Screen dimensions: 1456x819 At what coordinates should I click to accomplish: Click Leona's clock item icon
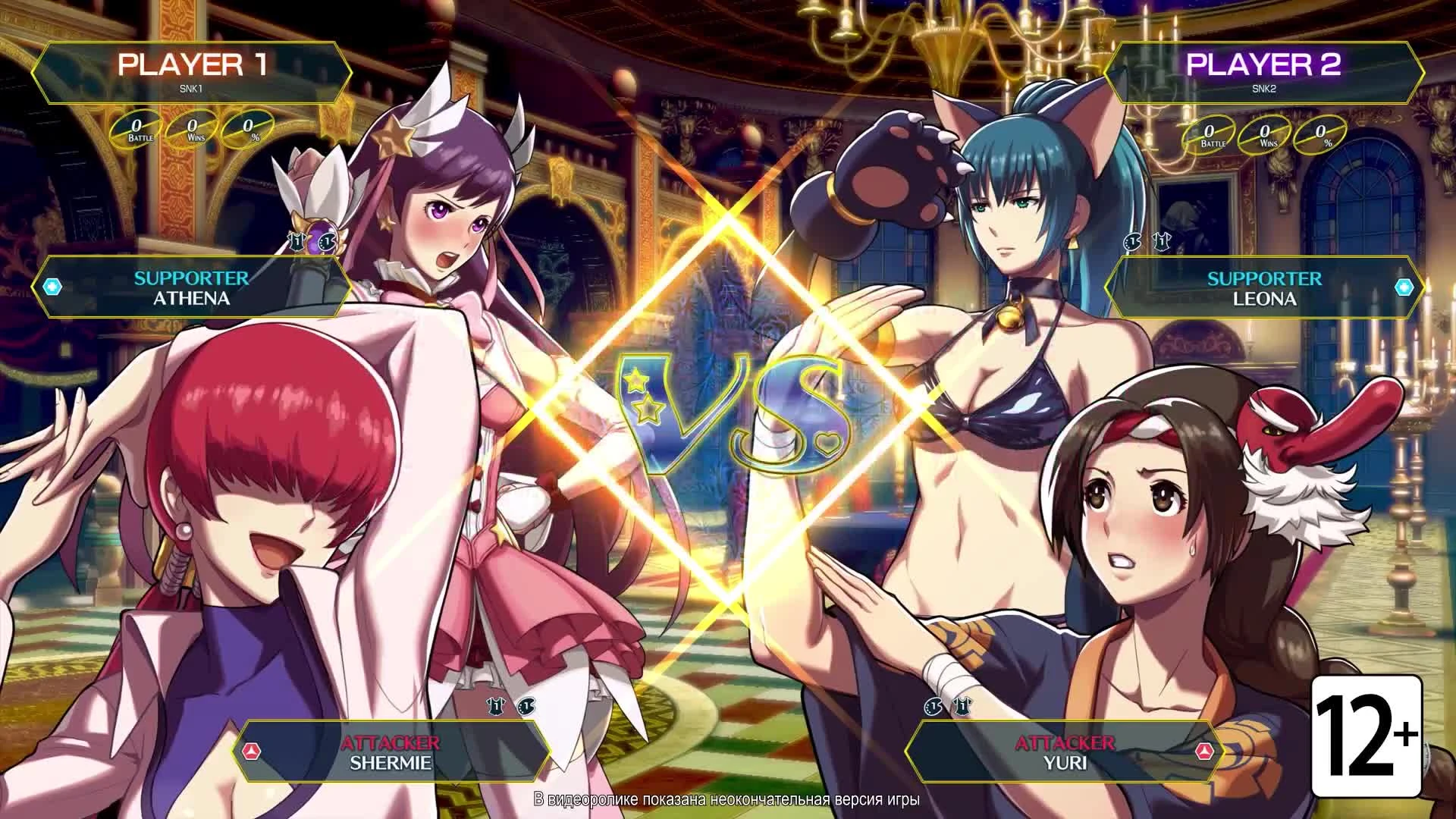1132,241
